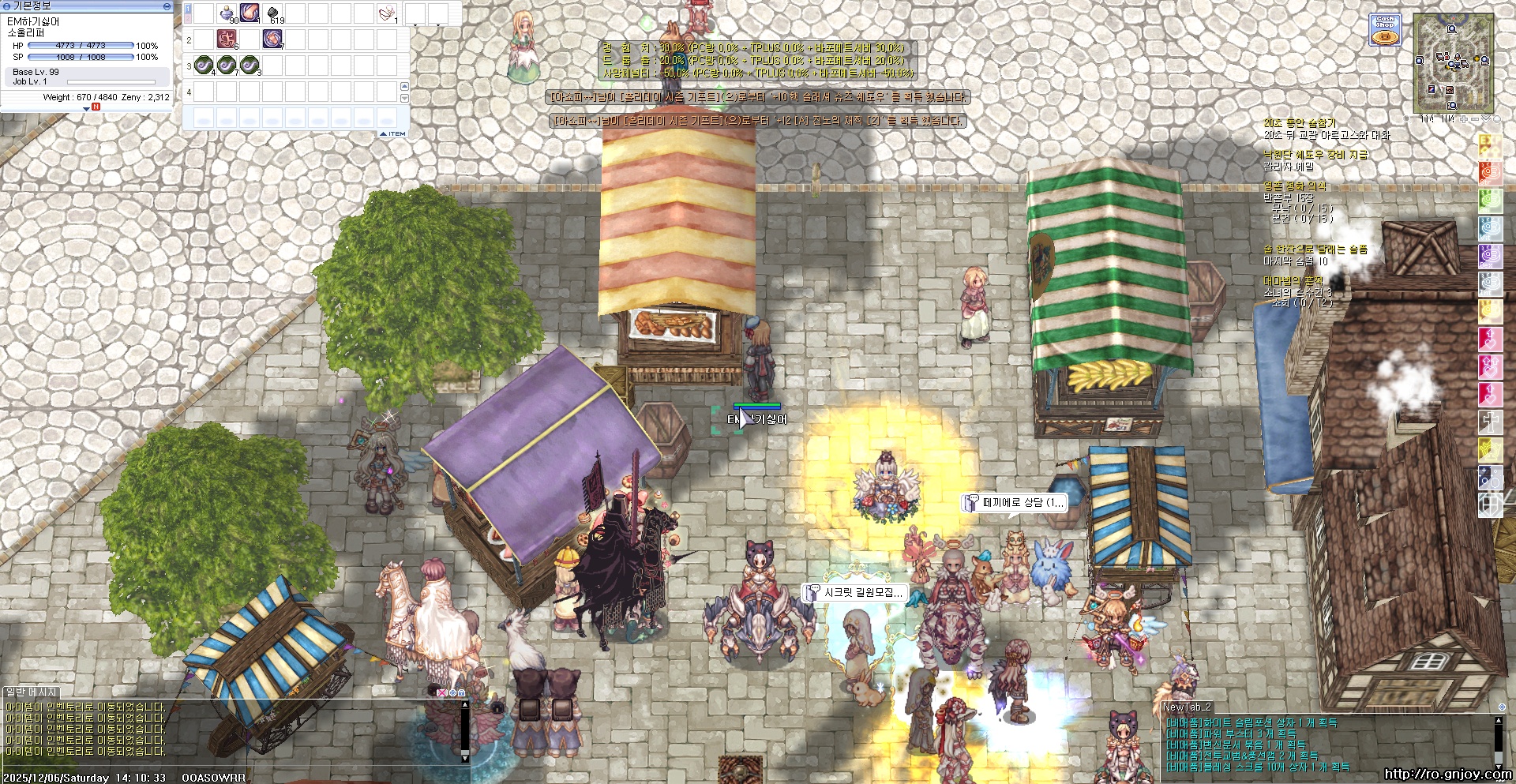
Task: Use the blue potion hotbar slot
Action: pos(227,13)
